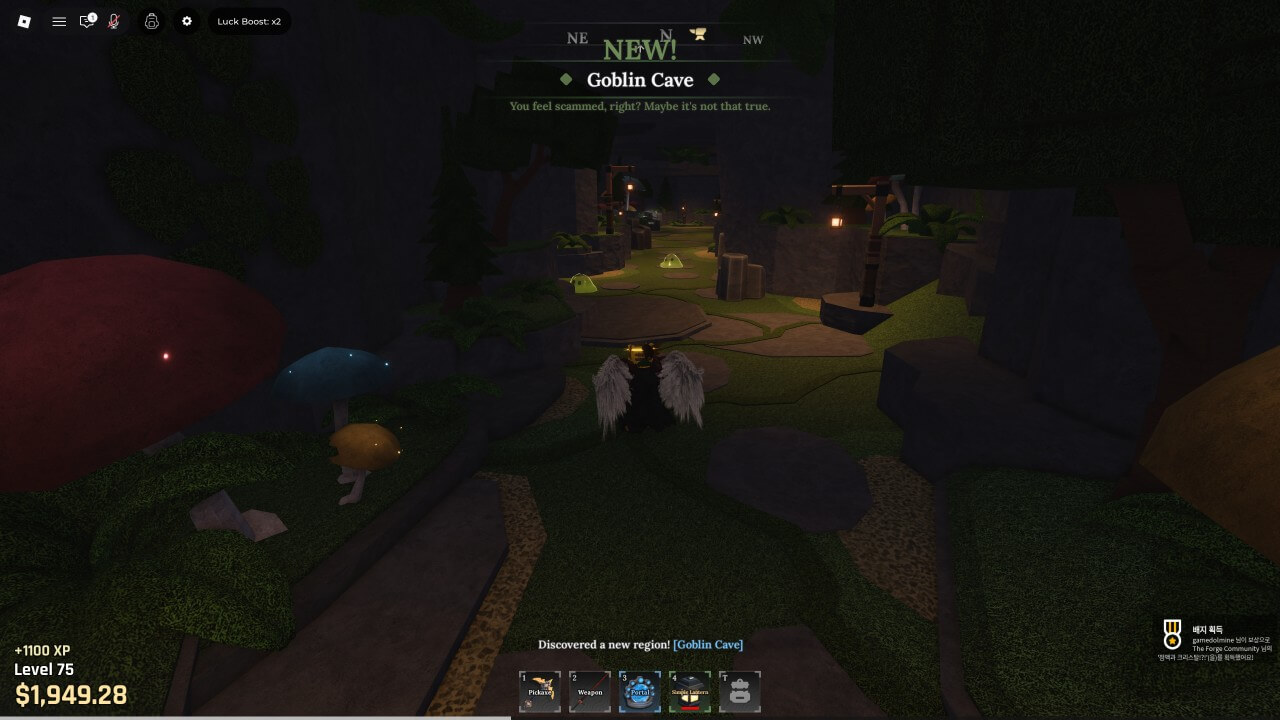Toggle the muted microphone icon
The image size is (1280, 720).
coord(115,21)
